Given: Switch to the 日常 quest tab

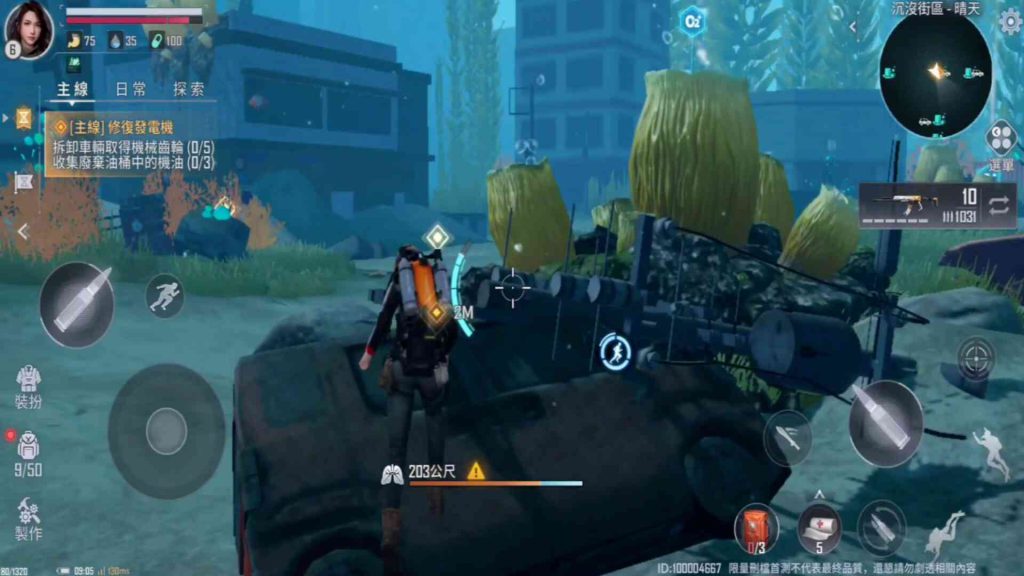Looking at the screenshot, I should (131, 90).
